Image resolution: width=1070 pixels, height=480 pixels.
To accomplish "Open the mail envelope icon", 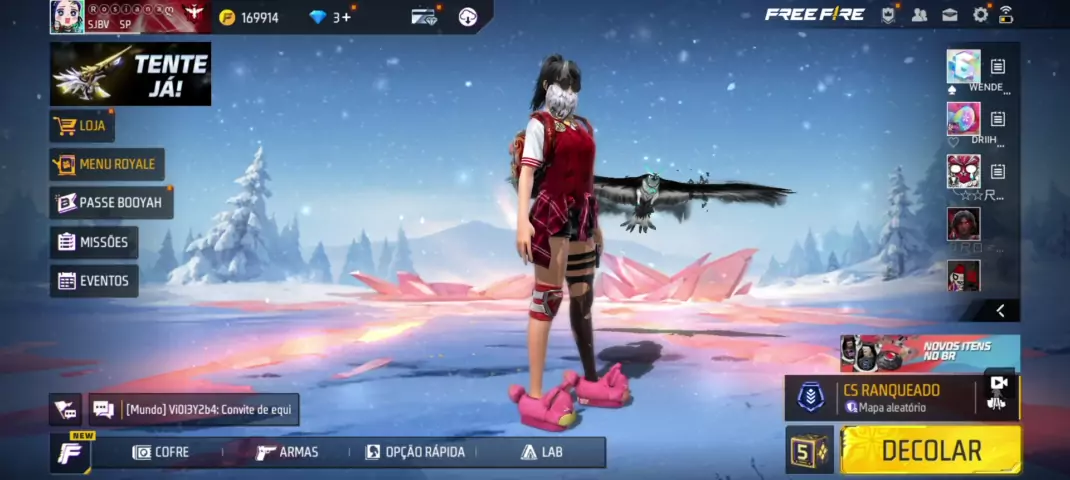I will (950, 15).
